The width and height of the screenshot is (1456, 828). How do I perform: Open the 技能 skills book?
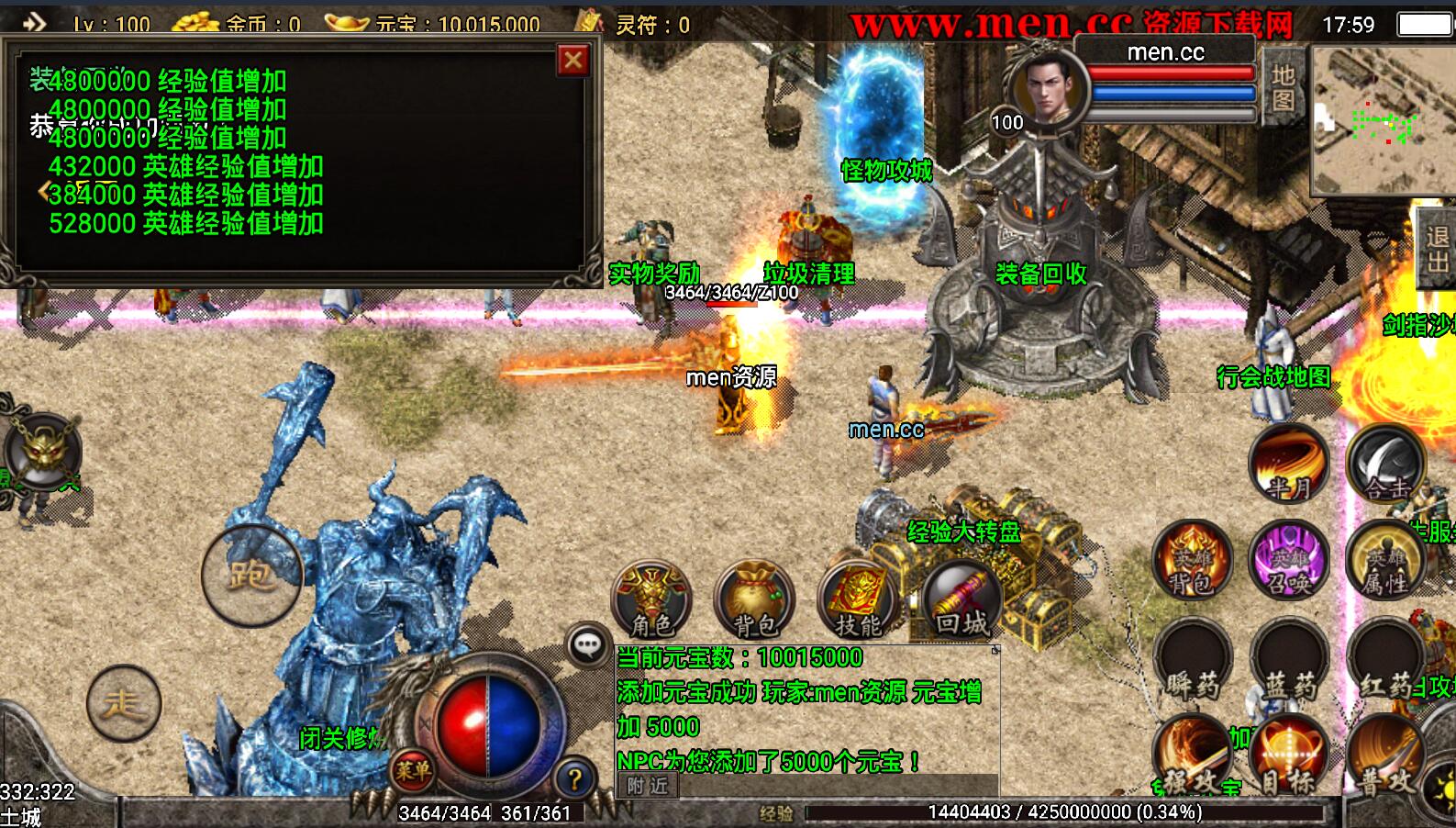[857, 599]
